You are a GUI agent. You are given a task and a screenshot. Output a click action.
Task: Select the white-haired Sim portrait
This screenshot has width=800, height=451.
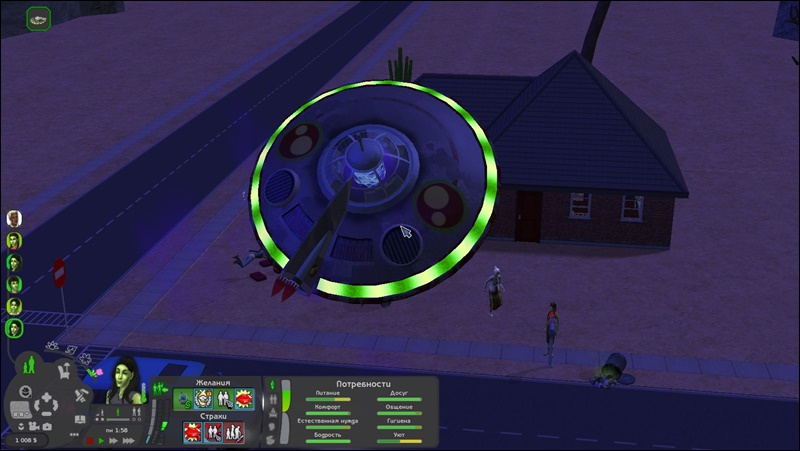click(x=14, y=219)
